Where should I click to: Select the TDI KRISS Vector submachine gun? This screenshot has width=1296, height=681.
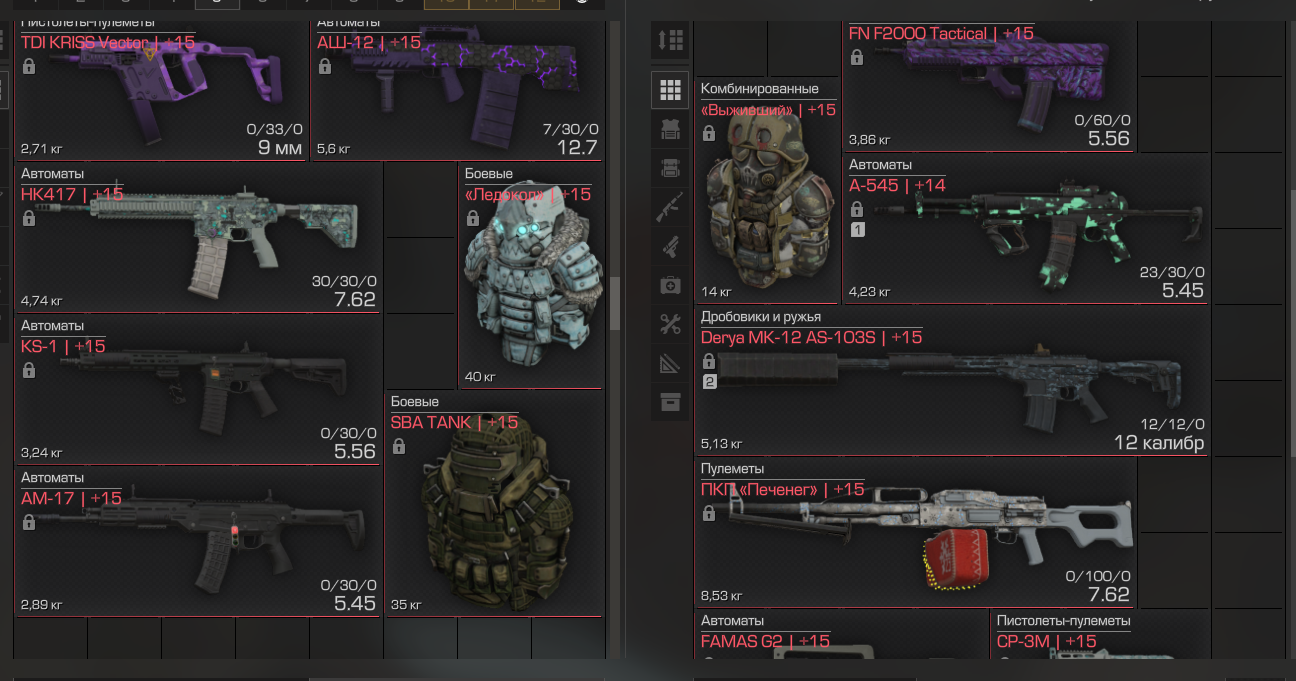coord(160,85)
